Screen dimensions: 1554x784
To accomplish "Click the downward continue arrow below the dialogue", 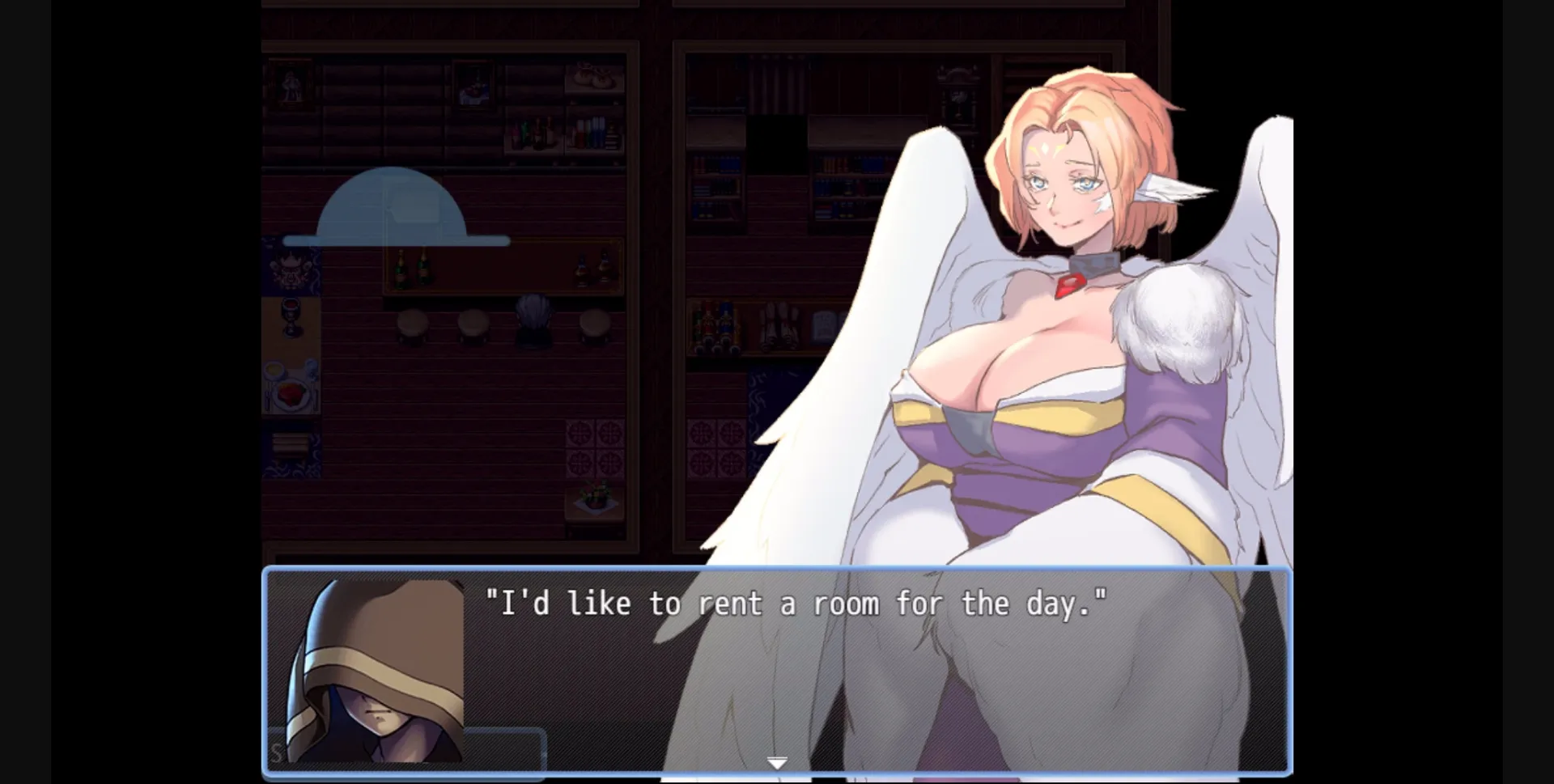I will click(776, 761).
